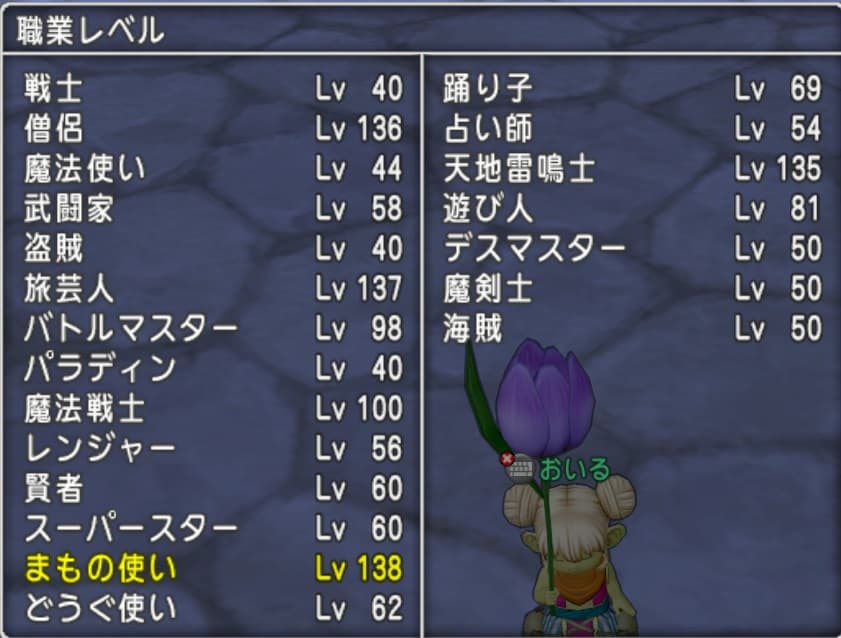The width and height of the screenshot is (841, 638).
Task: Choose the 旅芸人 Lv 137 entry
Action: coord(69,289)
